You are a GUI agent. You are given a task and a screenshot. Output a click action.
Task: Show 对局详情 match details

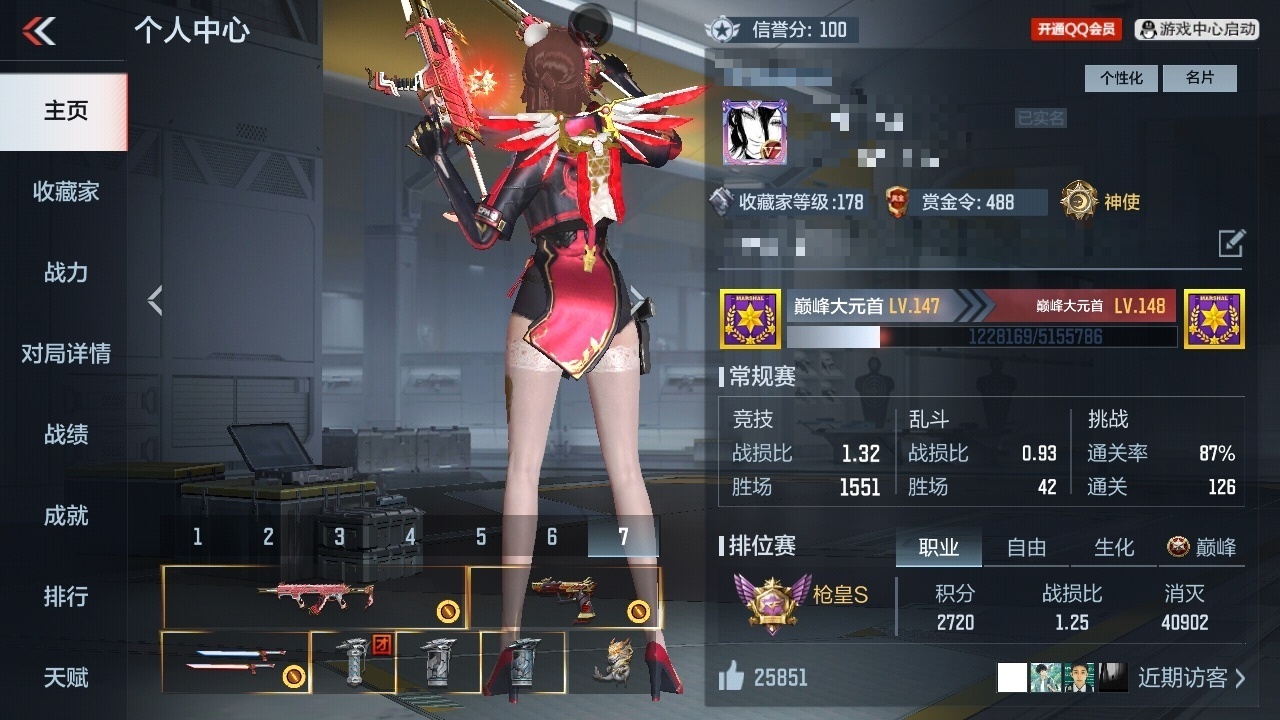[66, 353]
